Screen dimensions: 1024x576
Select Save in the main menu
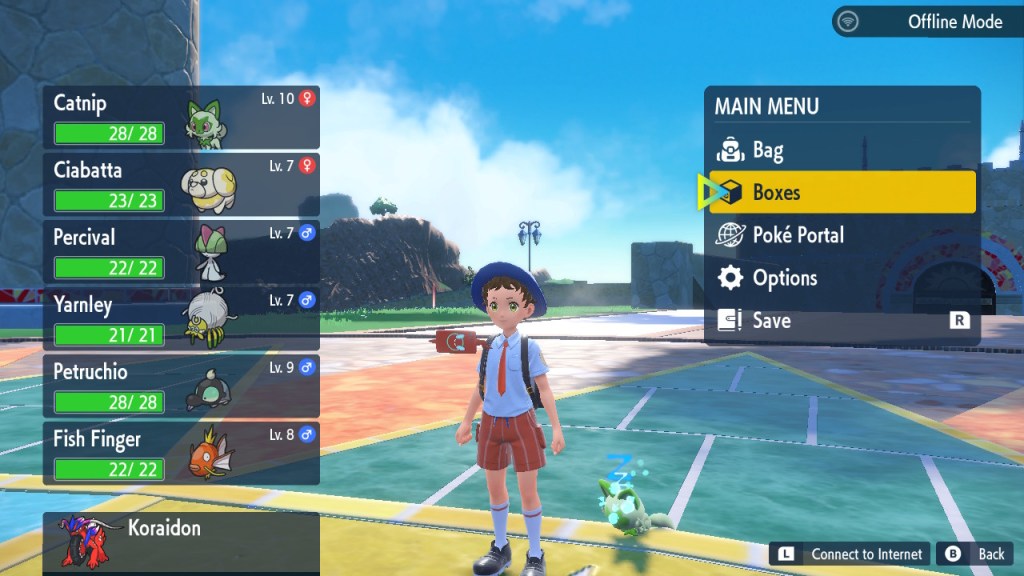[841, 321]
